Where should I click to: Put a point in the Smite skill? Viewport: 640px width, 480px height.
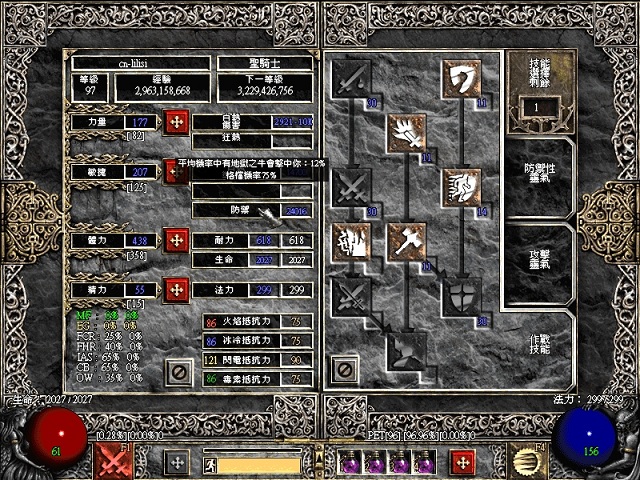[x=462, y=77]
